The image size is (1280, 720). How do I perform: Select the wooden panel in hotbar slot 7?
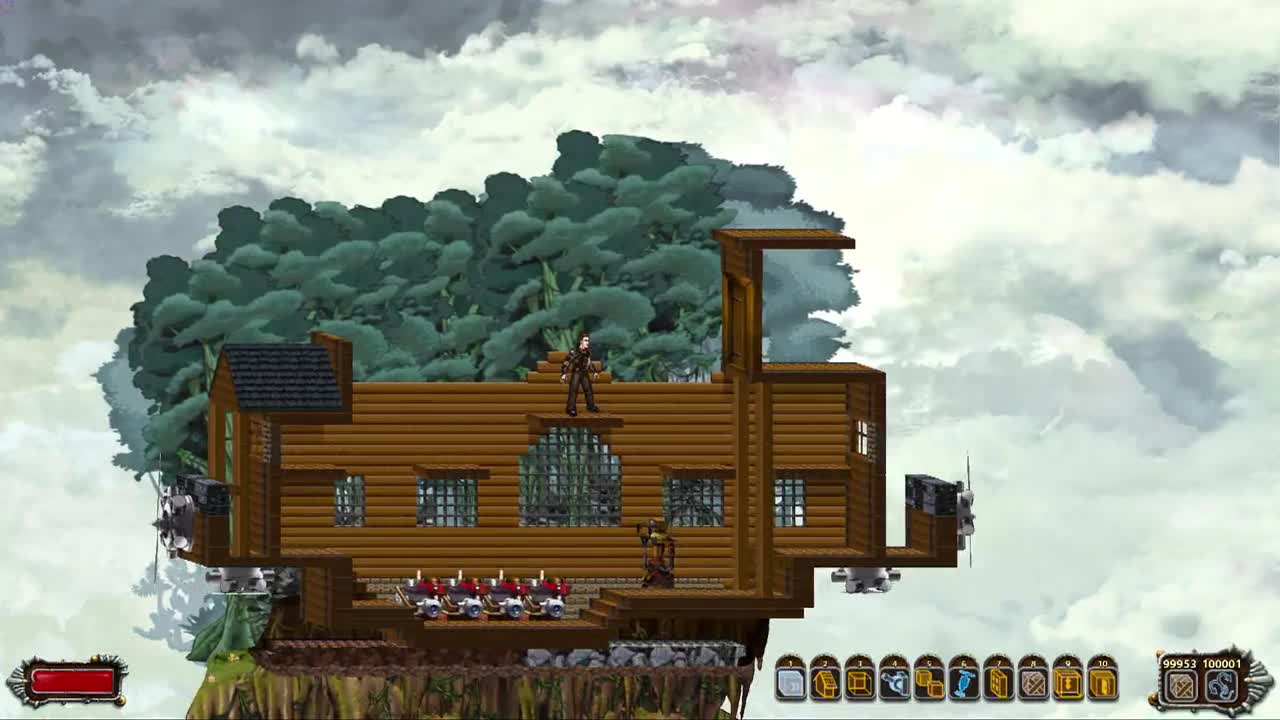coord(998,685)
